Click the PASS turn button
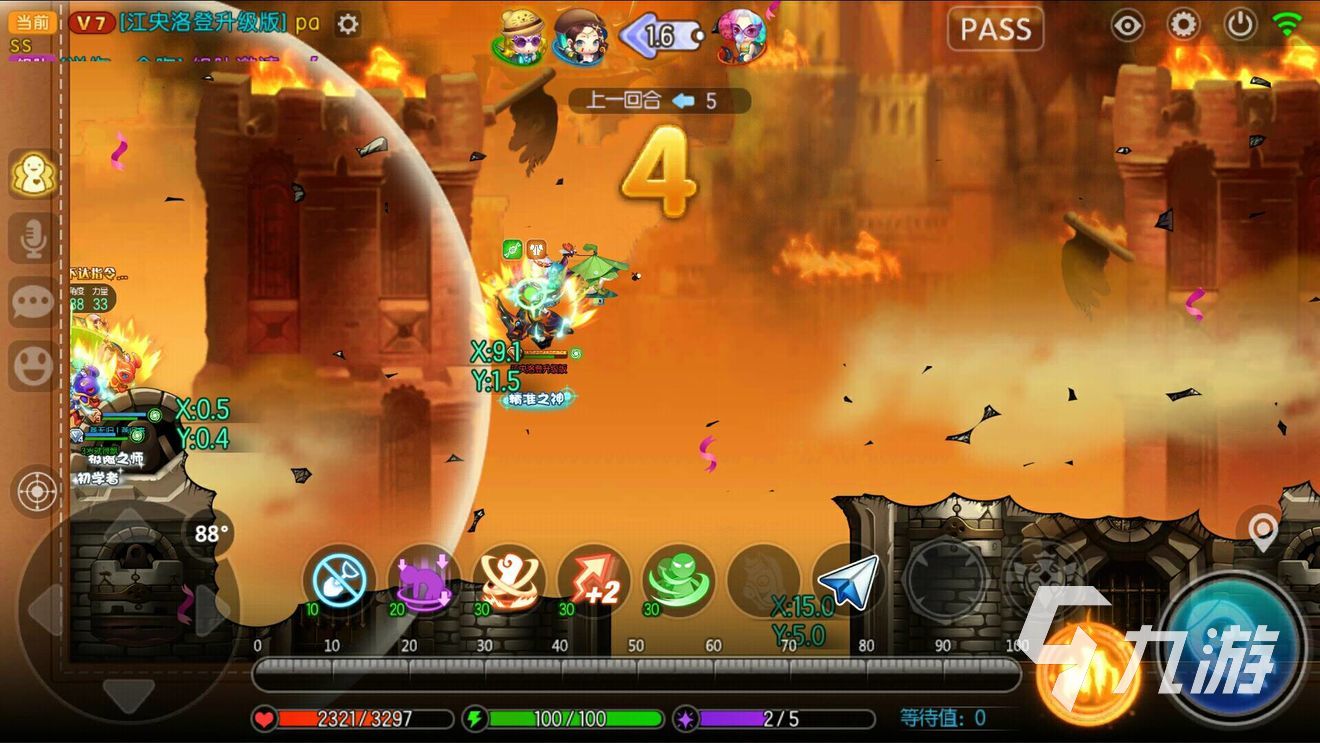The width and height of the screenshot is (1320, 743). [995, 29]
